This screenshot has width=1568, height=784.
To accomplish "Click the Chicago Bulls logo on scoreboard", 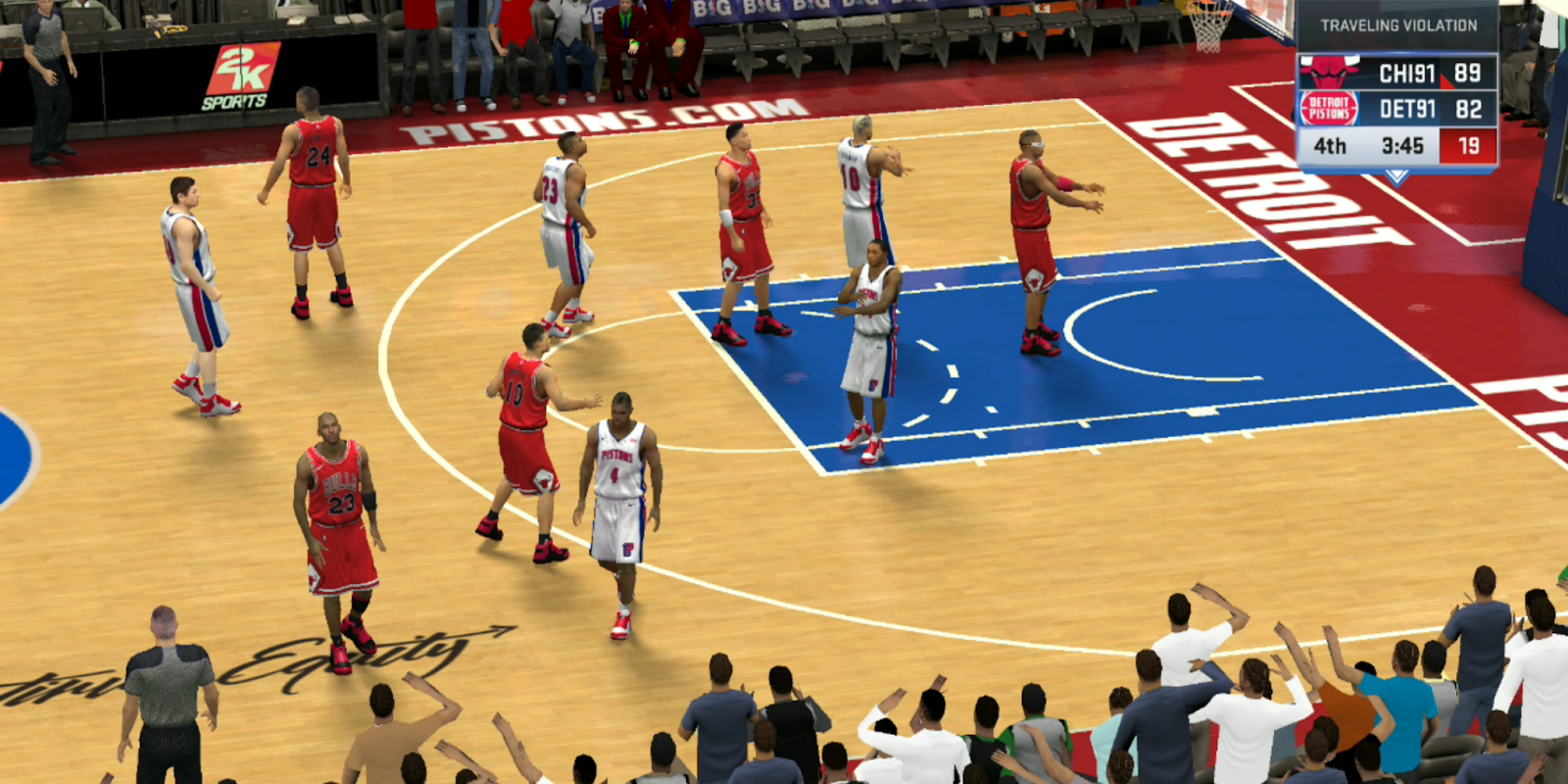I will tap(1327, 71).
